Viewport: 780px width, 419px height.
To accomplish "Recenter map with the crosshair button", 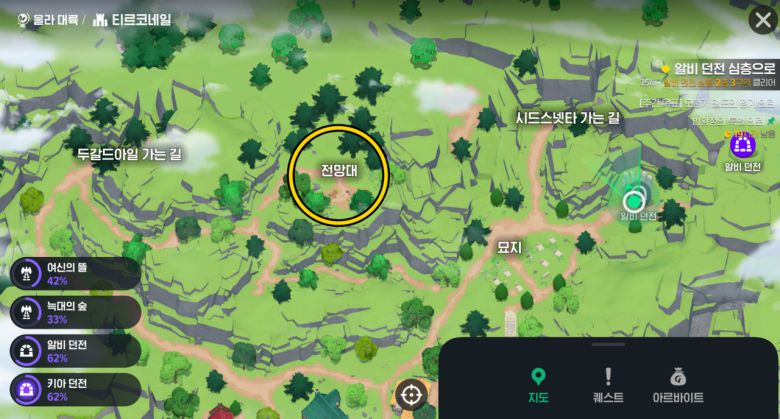I will pos(410,394).
